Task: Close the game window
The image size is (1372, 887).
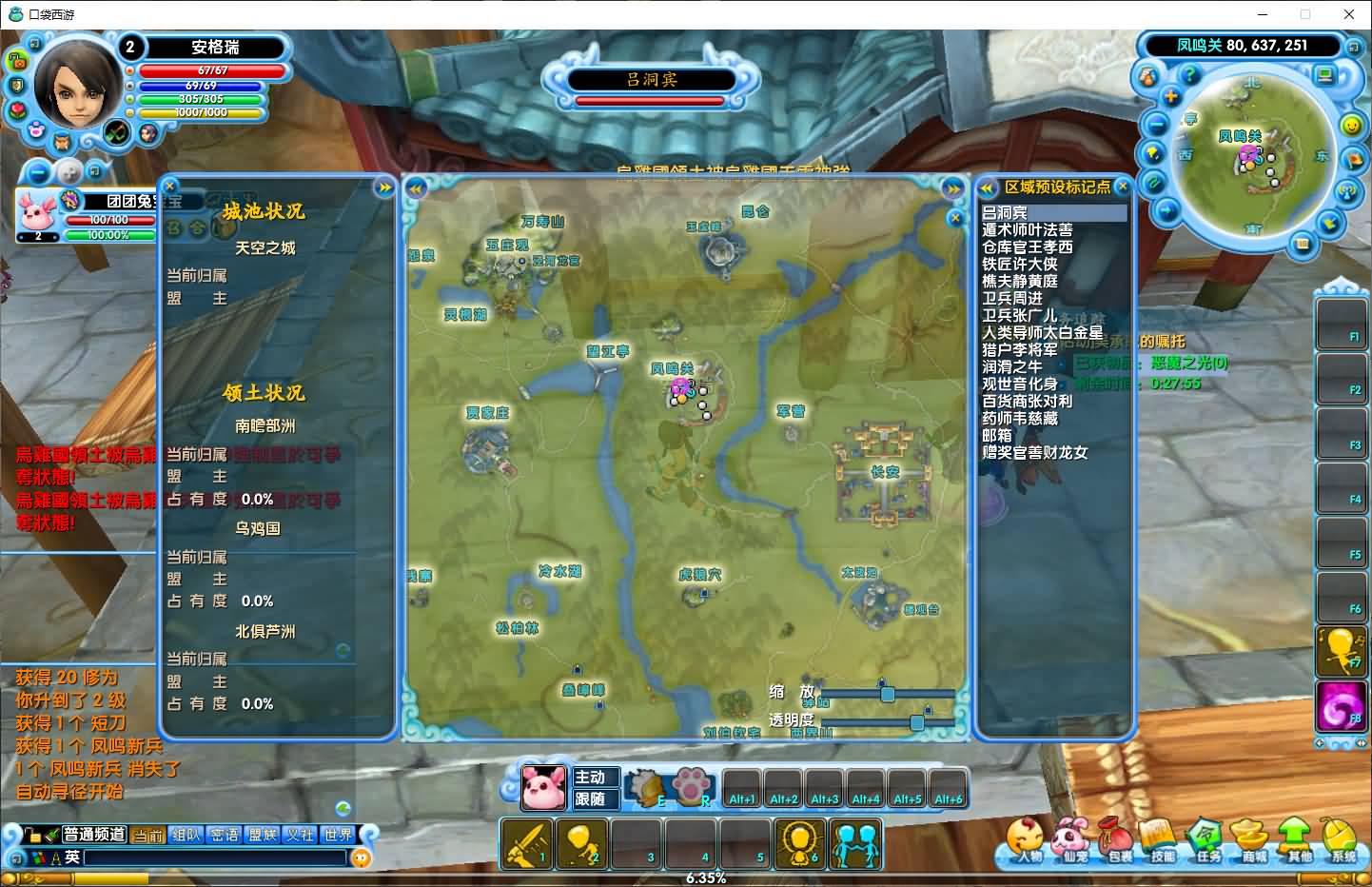Action: (x=1349, y=14)
